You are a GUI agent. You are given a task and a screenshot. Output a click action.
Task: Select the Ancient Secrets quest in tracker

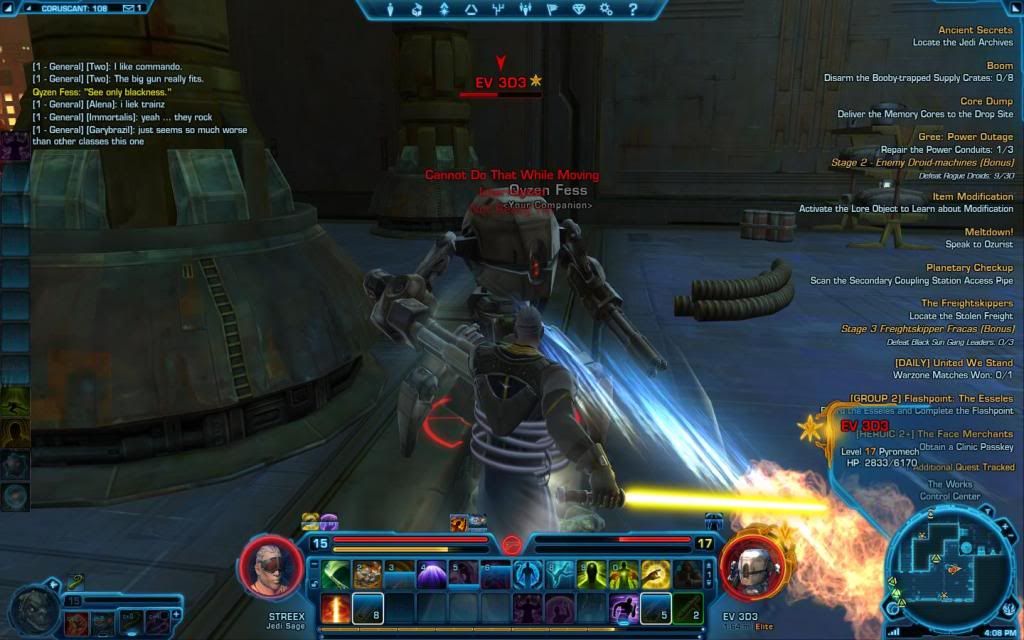click(975, 30)
